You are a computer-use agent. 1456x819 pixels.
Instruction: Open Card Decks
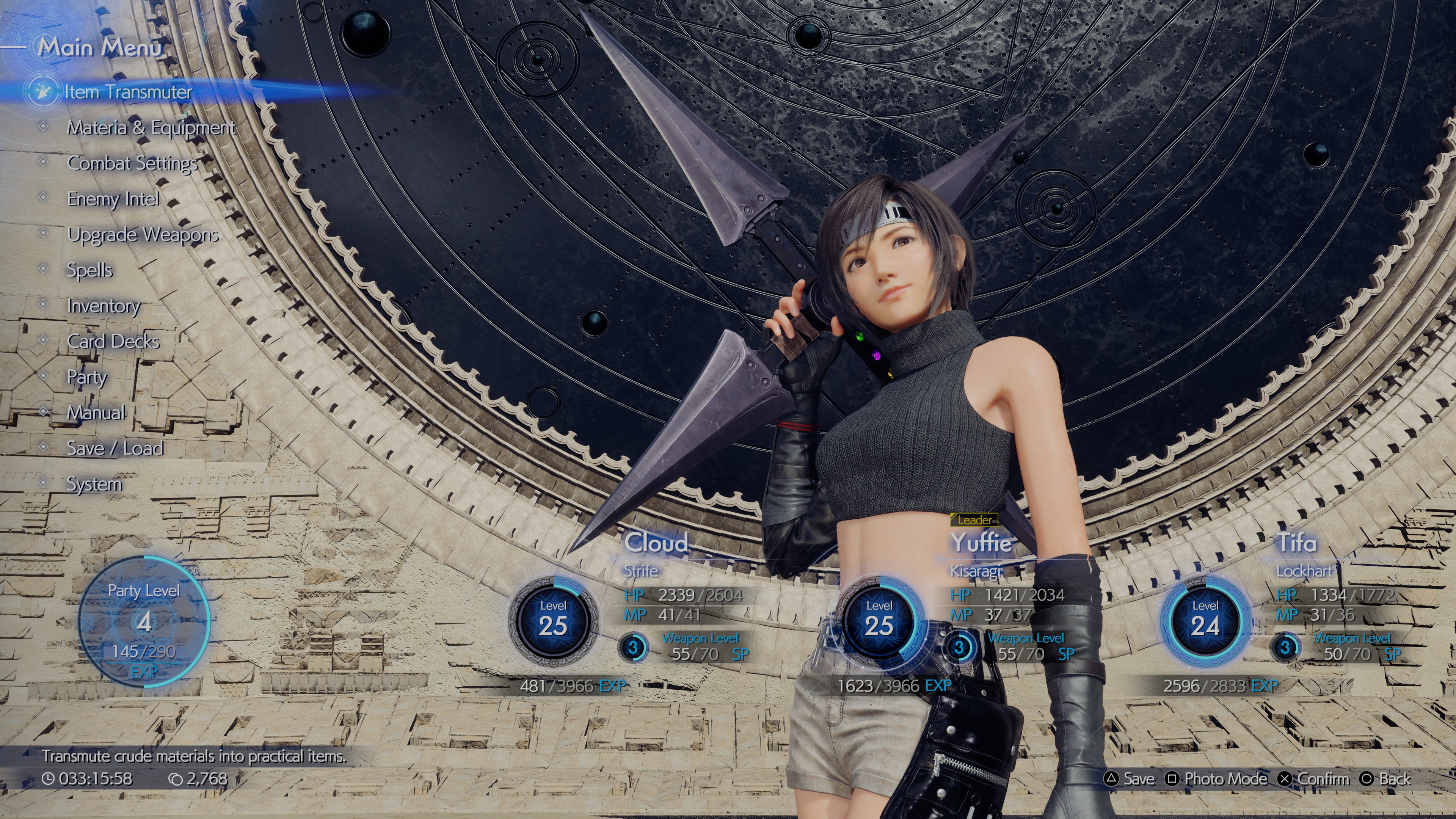pyautogui.click(x=113, y=341)
